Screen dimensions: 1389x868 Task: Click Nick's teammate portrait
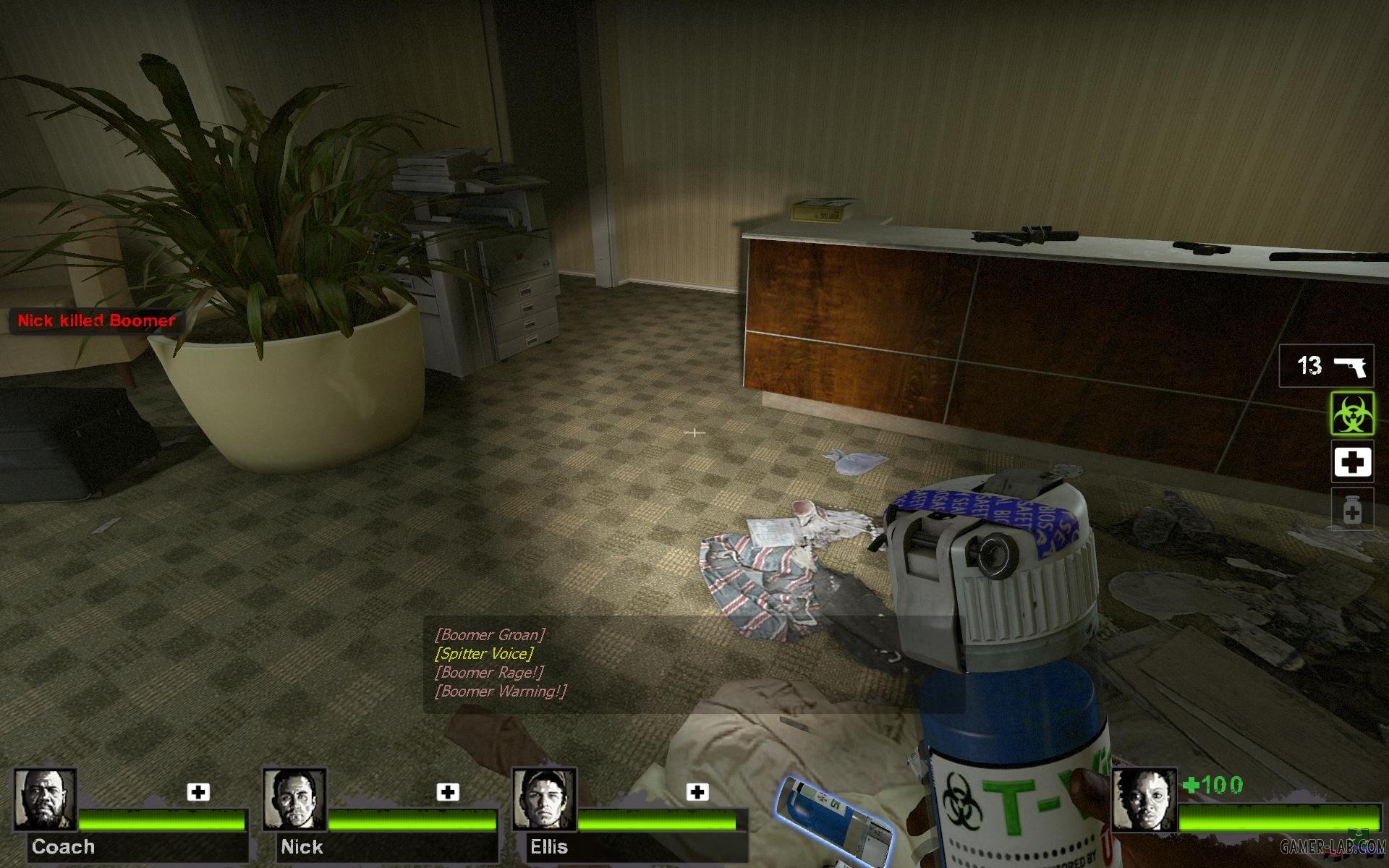(x=294, y=799)
